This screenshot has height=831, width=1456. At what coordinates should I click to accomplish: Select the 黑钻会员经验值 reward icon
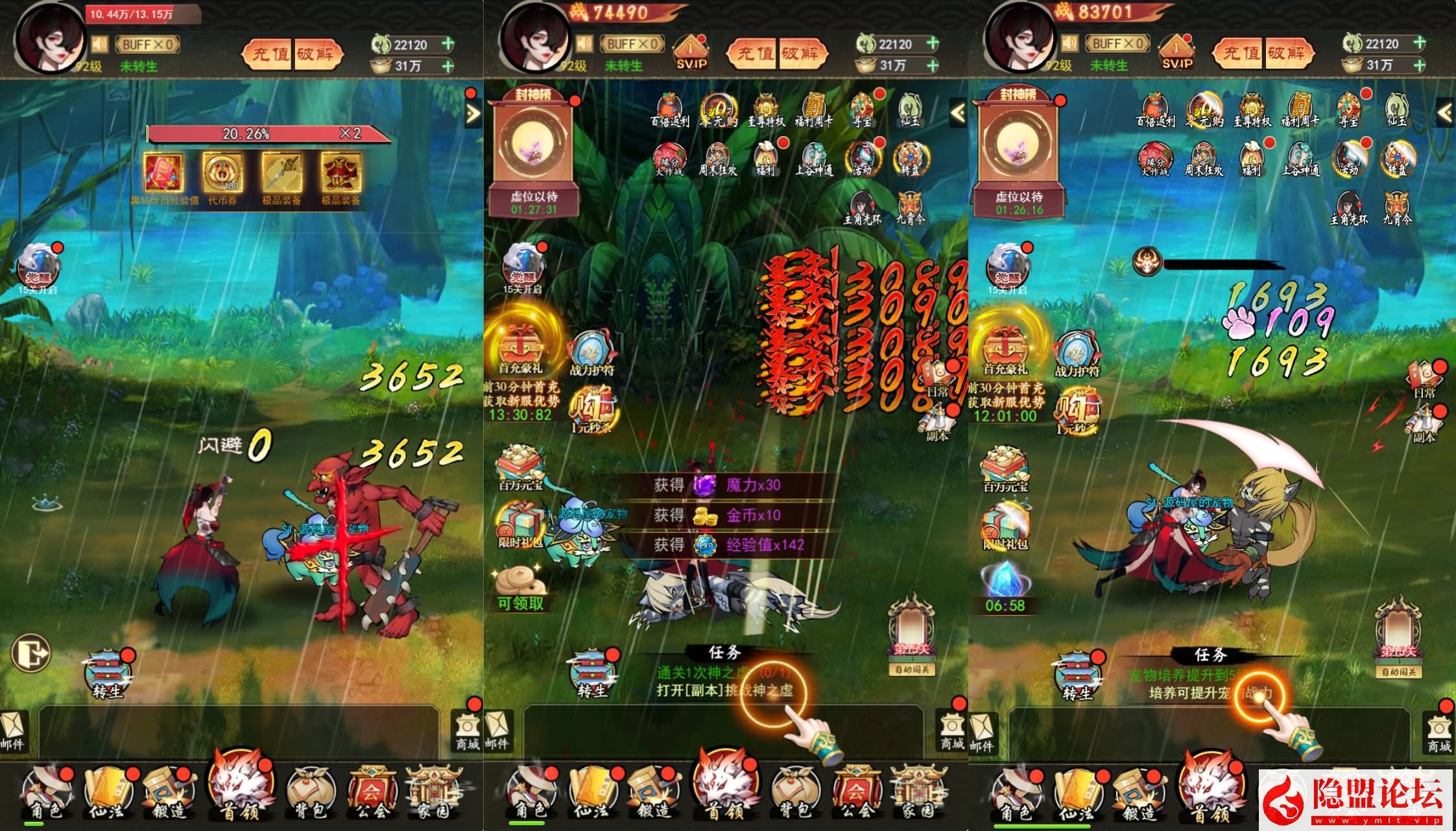[163, 173]
